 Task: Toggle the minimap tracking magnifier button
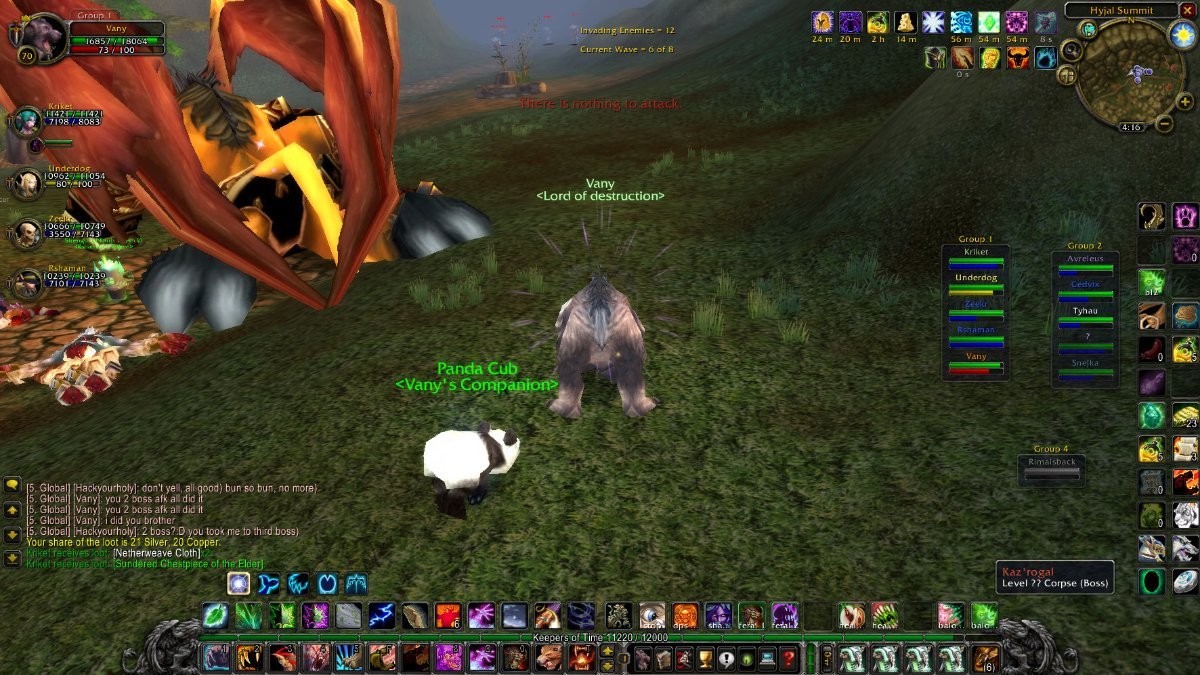[1071, 50]
